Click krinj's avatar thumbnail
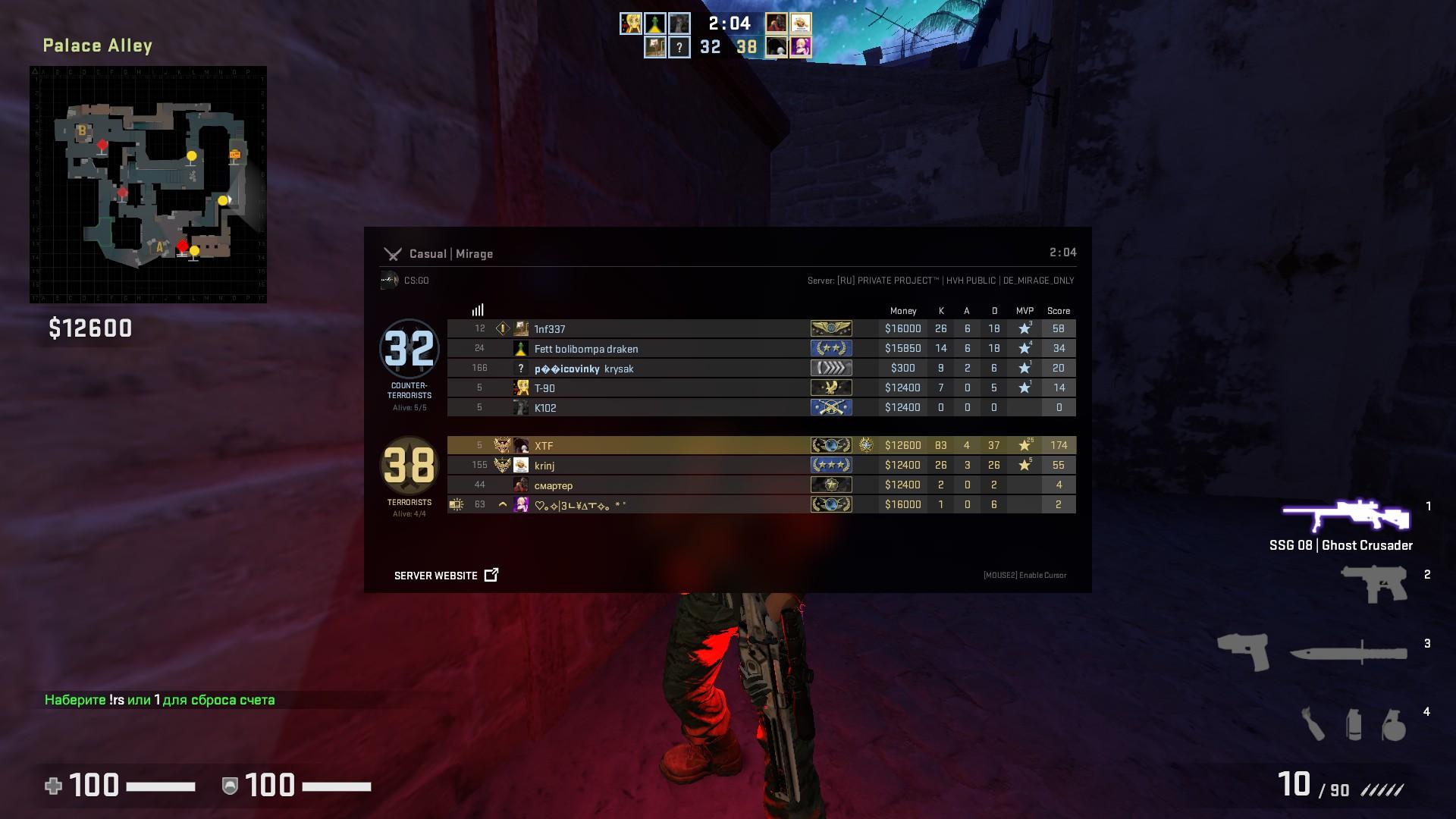This screenshot has height=819, width=1456. pyautogui.click(x=522, y=465)
